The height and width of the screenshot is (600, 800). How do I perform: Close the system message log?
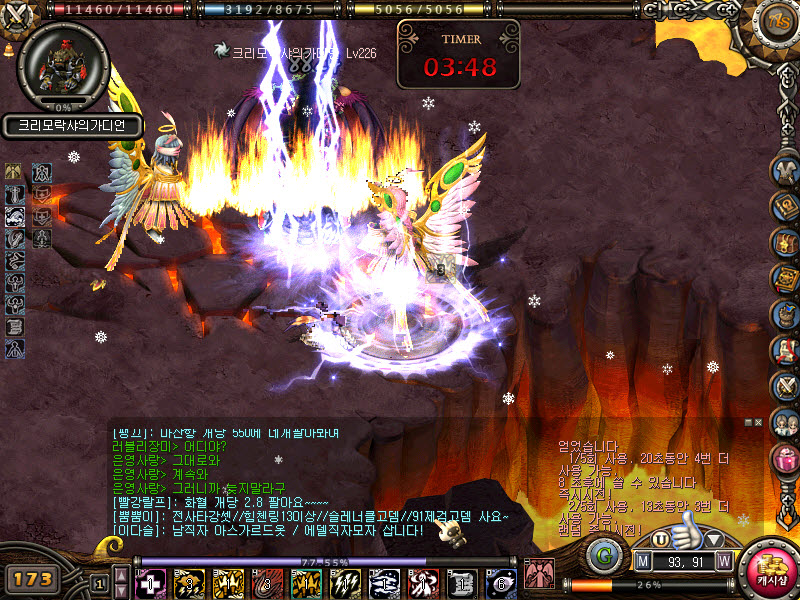click(x=758, y=423)
